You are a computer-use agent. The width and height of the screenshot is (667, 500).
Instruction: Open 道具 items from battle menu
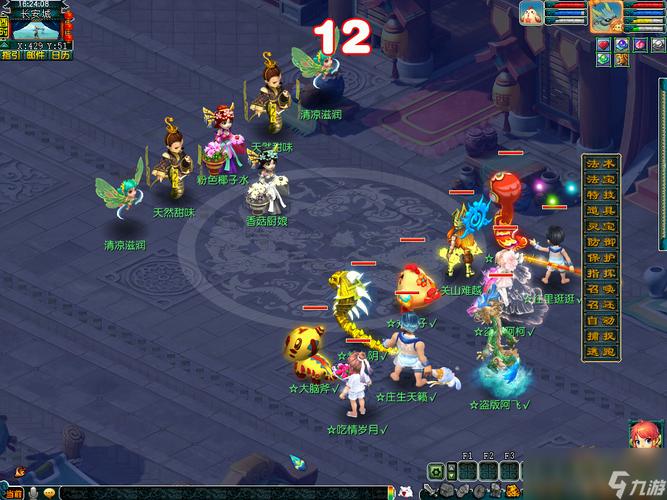pyautogui.click(x=601, y=211)
